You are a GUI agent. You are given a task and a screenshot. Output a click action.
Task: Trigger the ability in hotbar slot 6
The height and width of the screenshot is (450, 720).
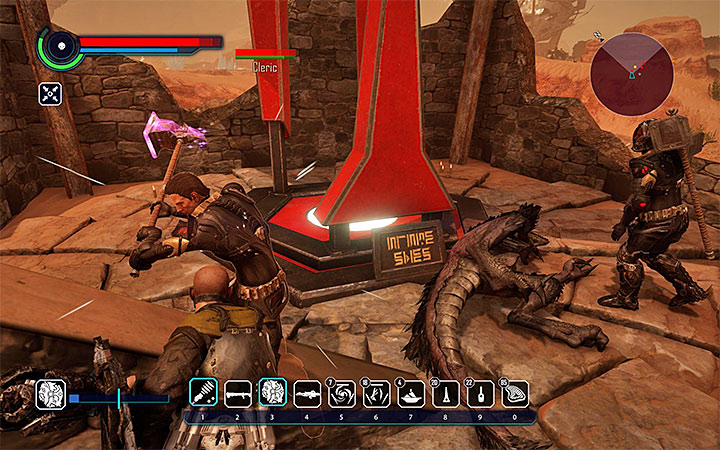coord(376,392)
